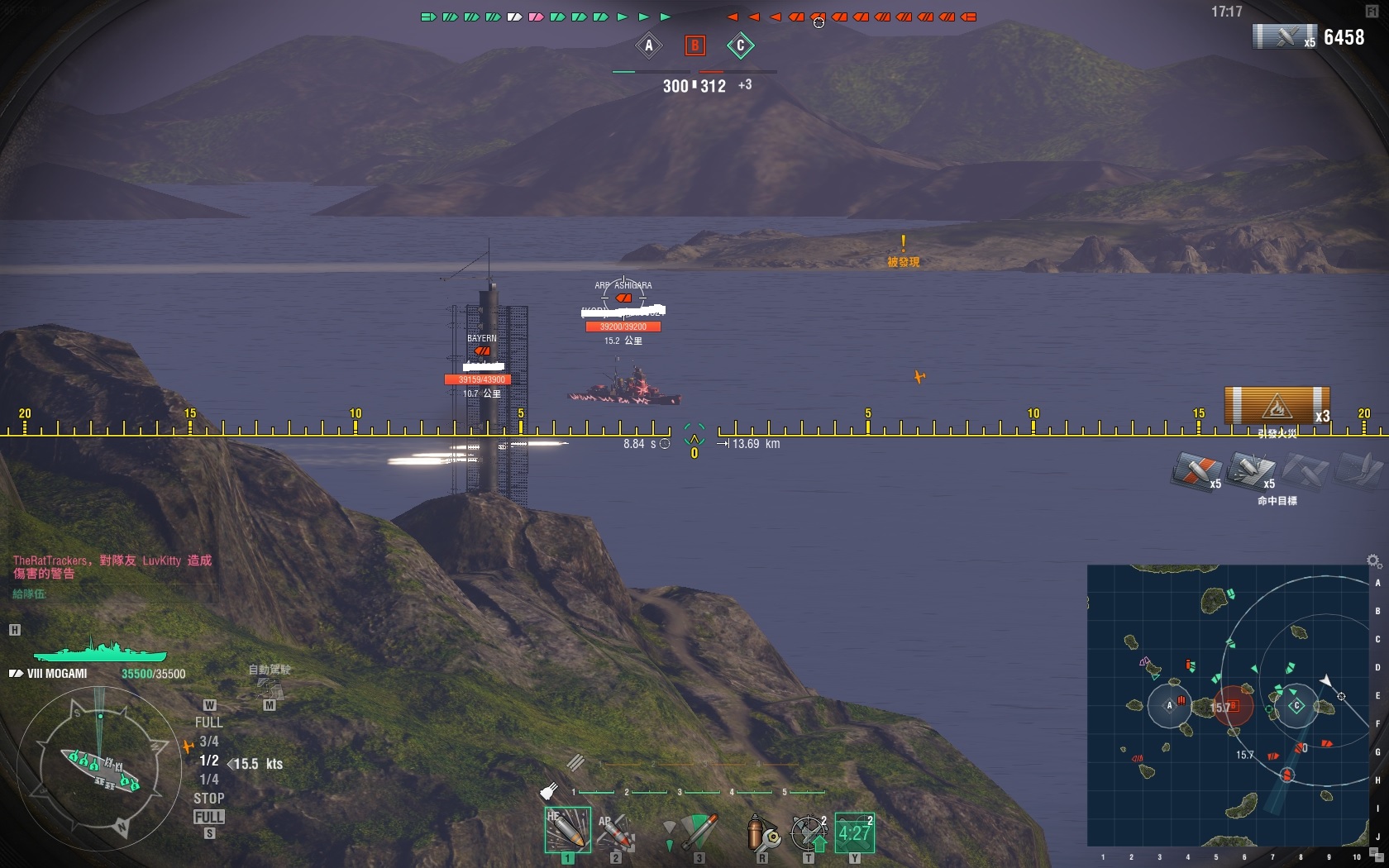The image size is (1389, 868).
Task: Open the minimap settings gear
Action: coord(1373,561)
